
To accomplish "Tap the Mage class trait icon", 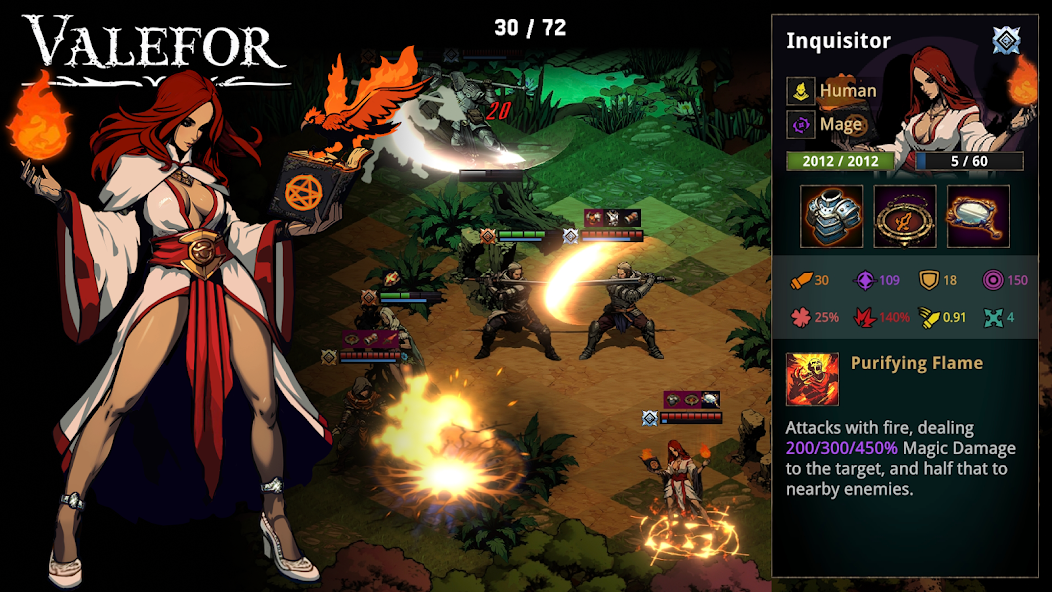I will (x=800, y=125).
